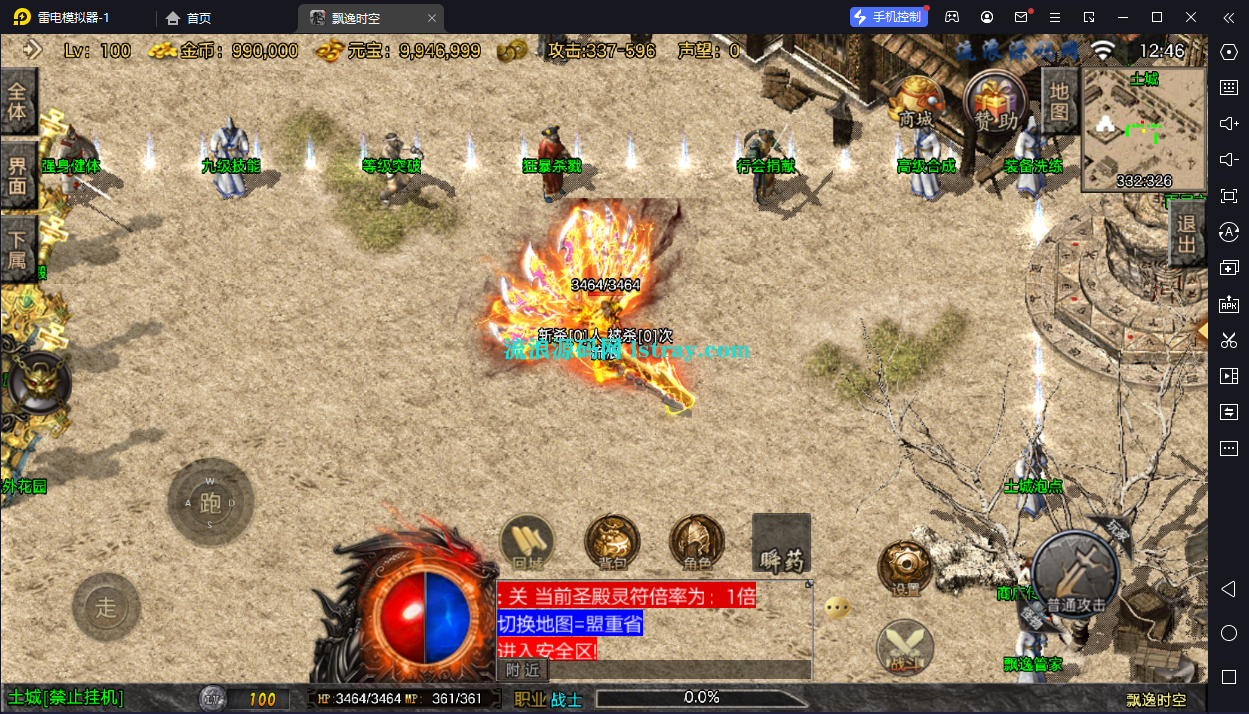Open the 背包 bag icon
The height and width of the screenshot is (714, 1249).
[612, 543]
